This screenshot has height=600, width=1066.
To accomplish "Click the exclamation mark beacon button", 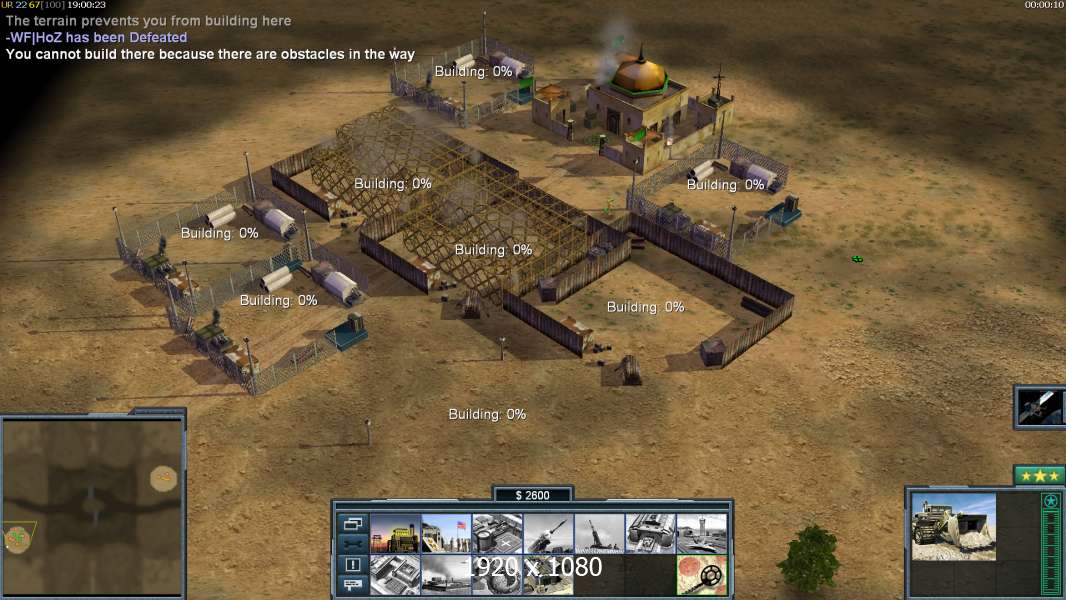I will [x=353, y=565].
